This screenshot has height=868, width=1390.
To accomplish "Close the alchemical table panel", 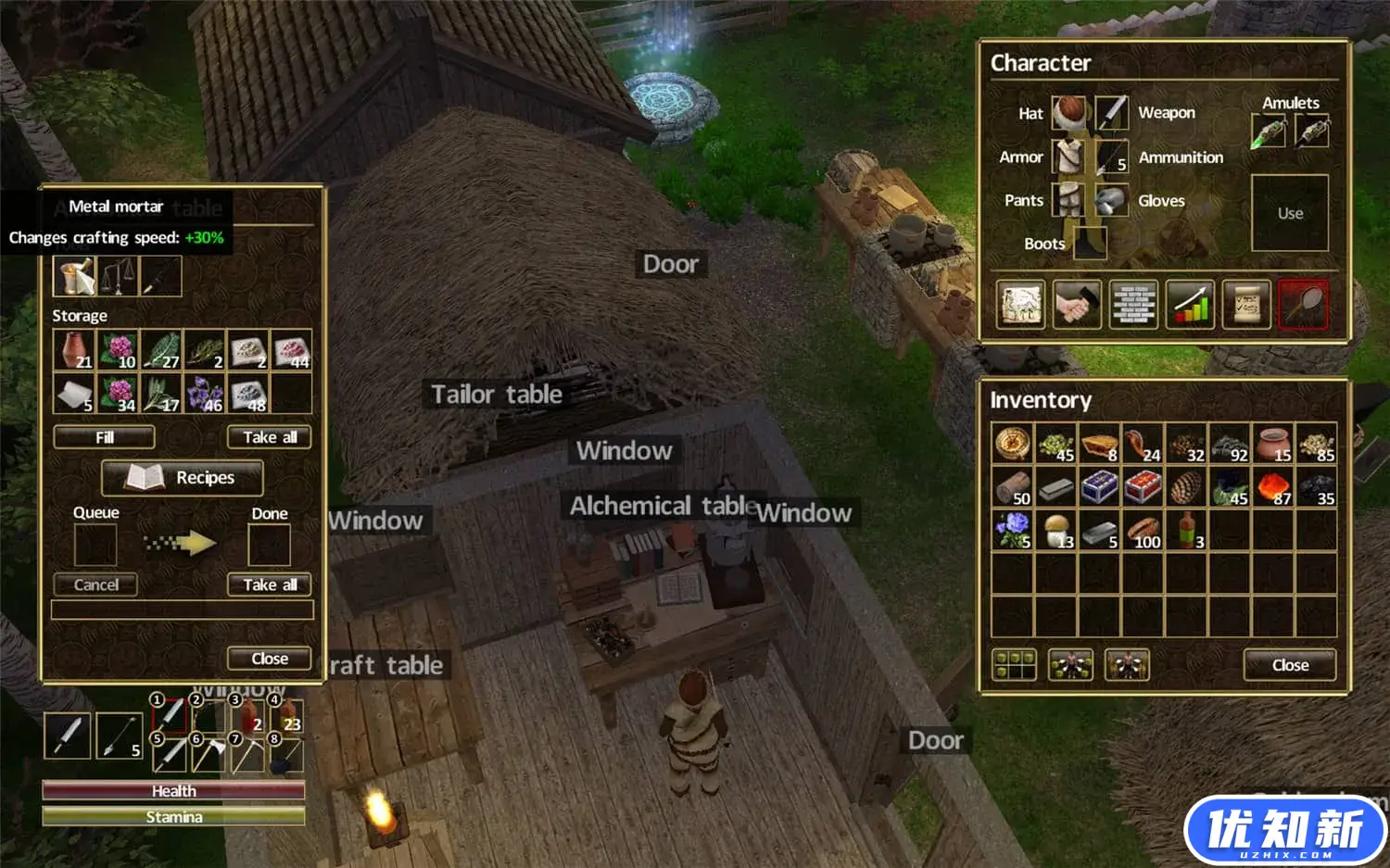I will click(x=269, y=659).
